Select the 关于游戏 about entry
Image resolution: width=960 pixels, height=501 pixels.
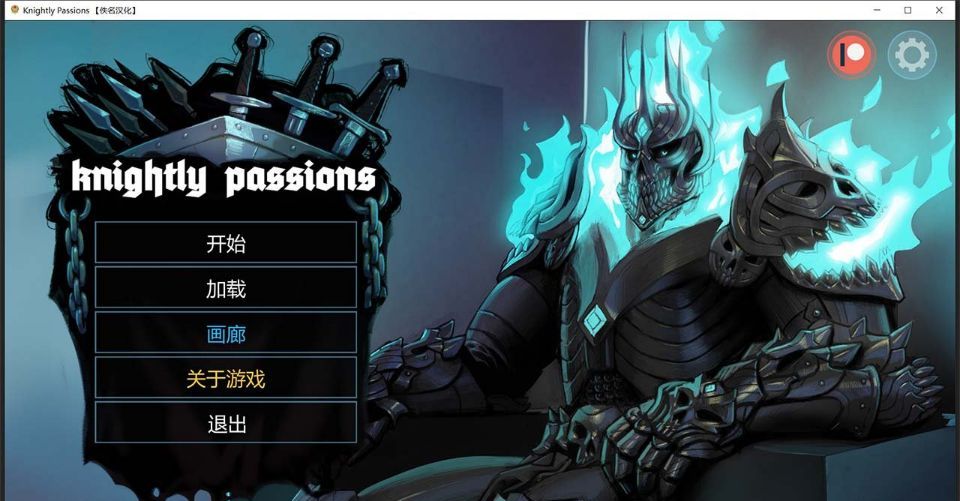[x=226, y=379]
